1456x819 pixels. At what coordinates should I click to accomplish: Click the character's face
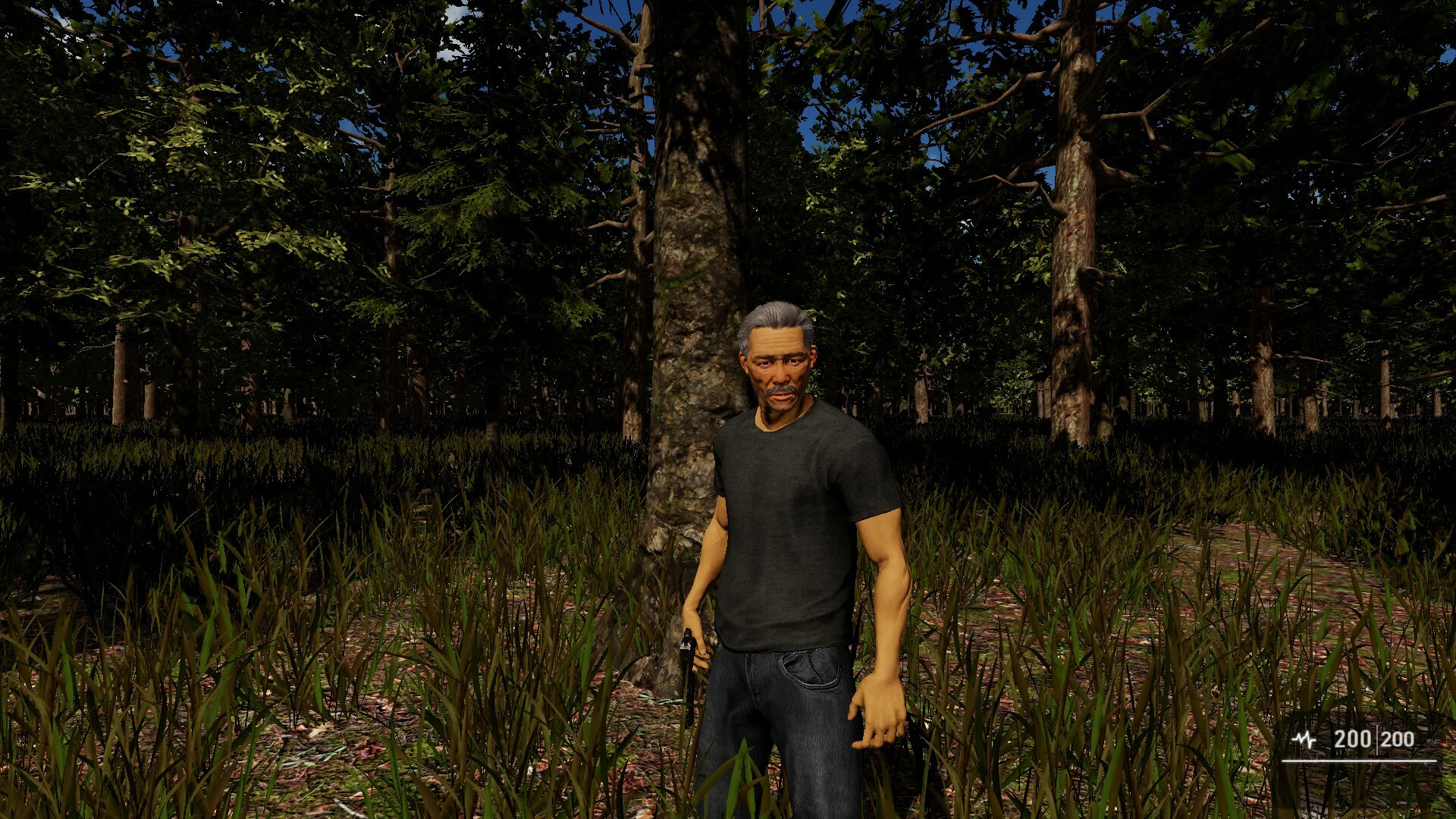tap(777, 372)
